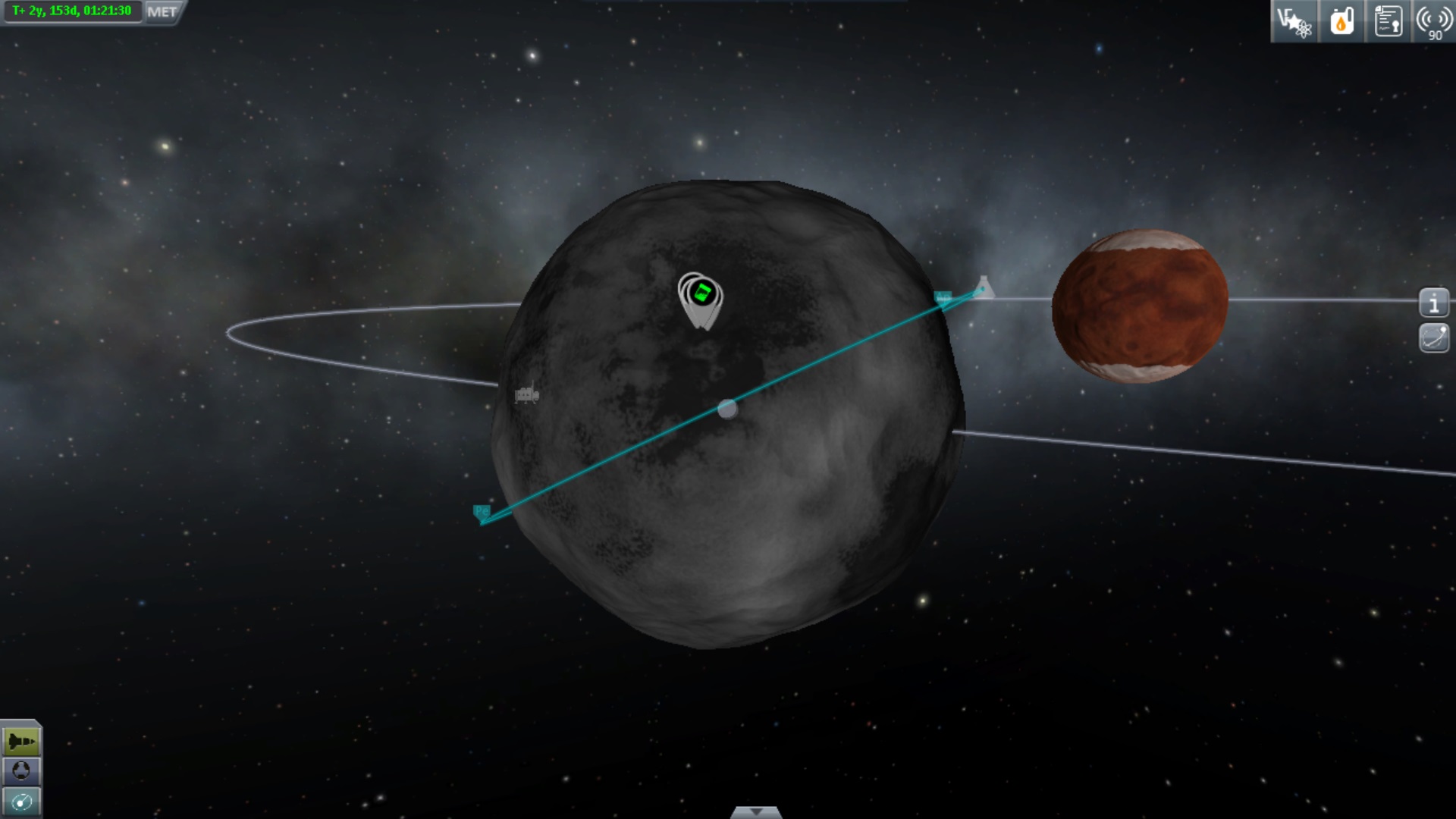
Task: Show the contracts document panel
Action: tap(1388, 21)
